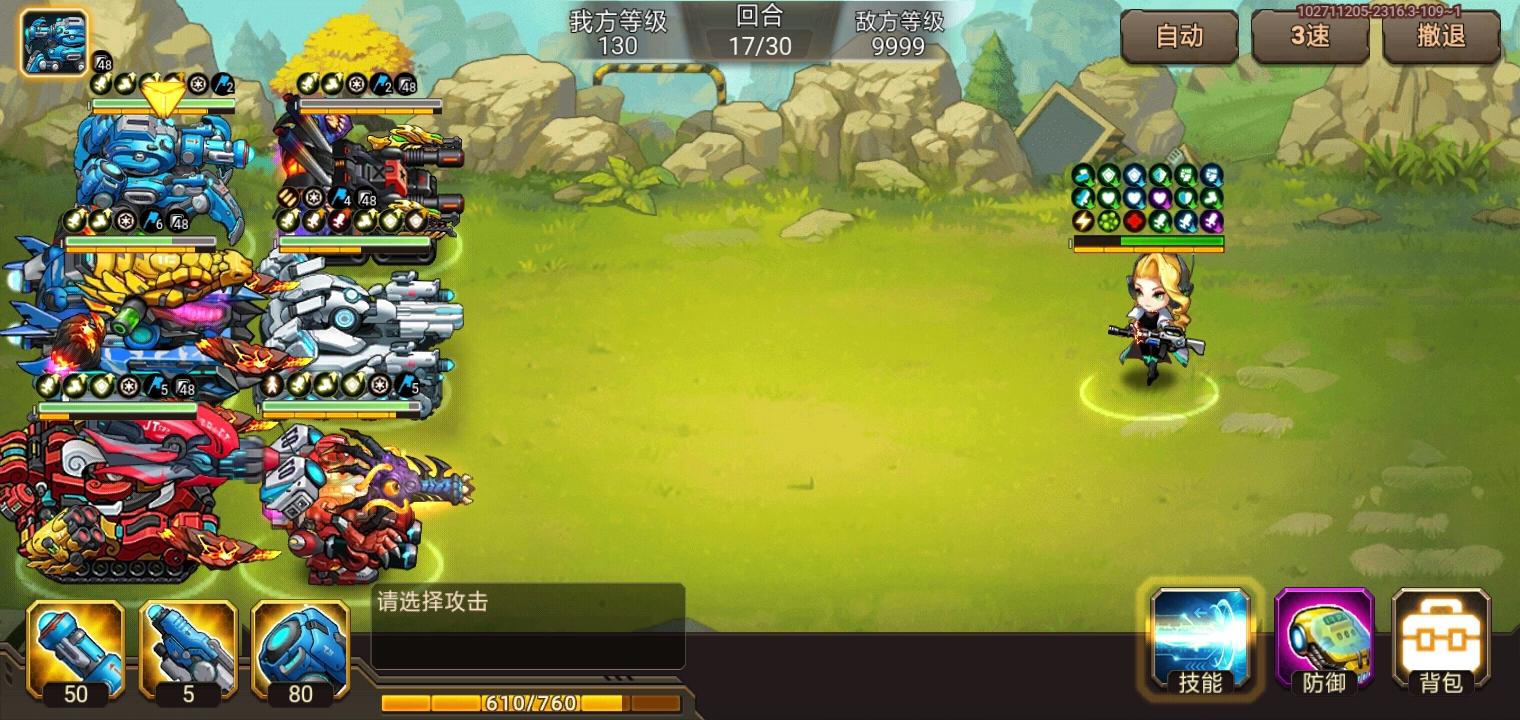Image resolution: width=1520 pixels, height=720 pixels.
Task: Click the lightning status icon above the enemy
Action: 1083,222
